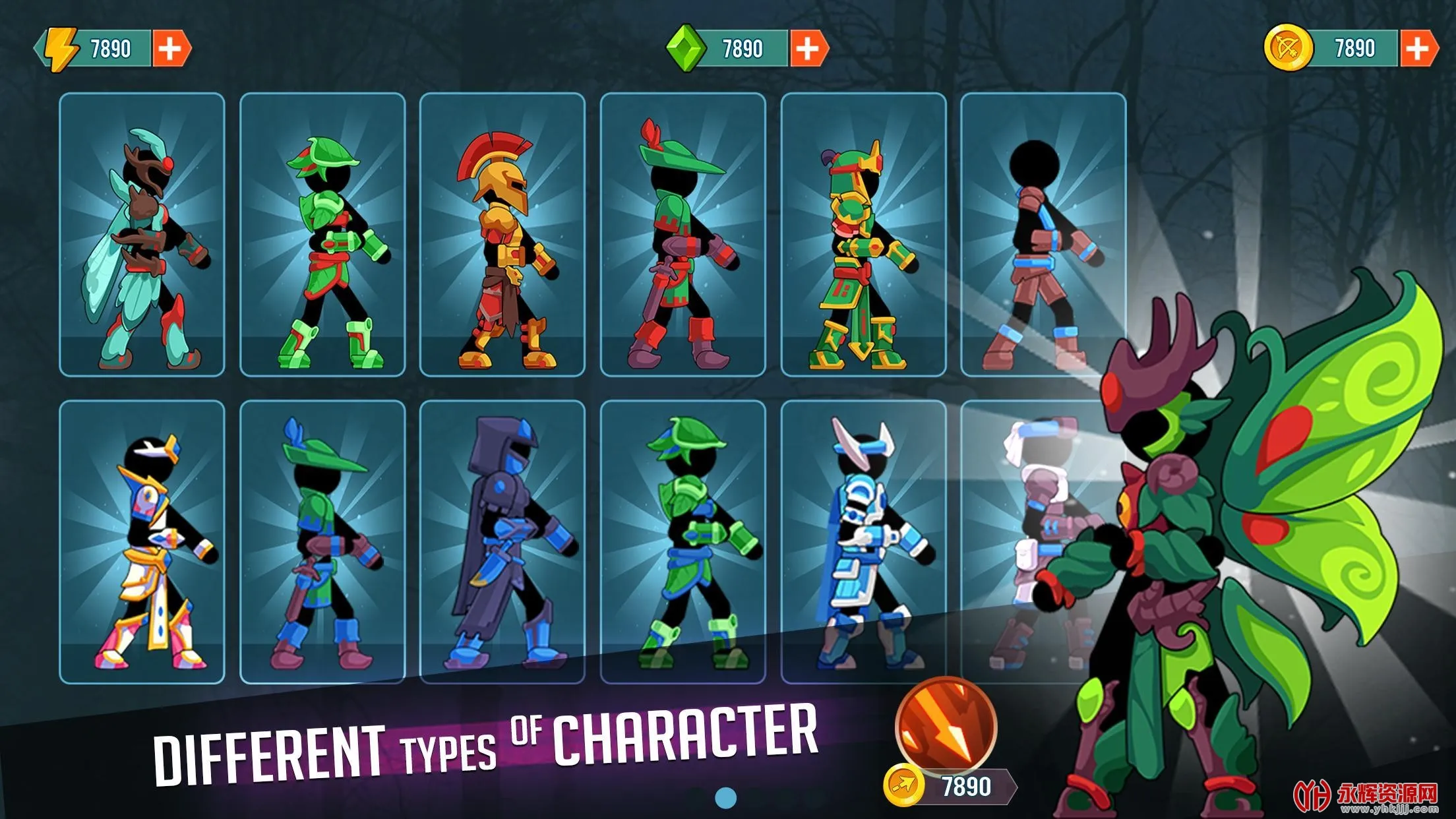Add gold coins using the plus button

click(x=1418, y=49)
